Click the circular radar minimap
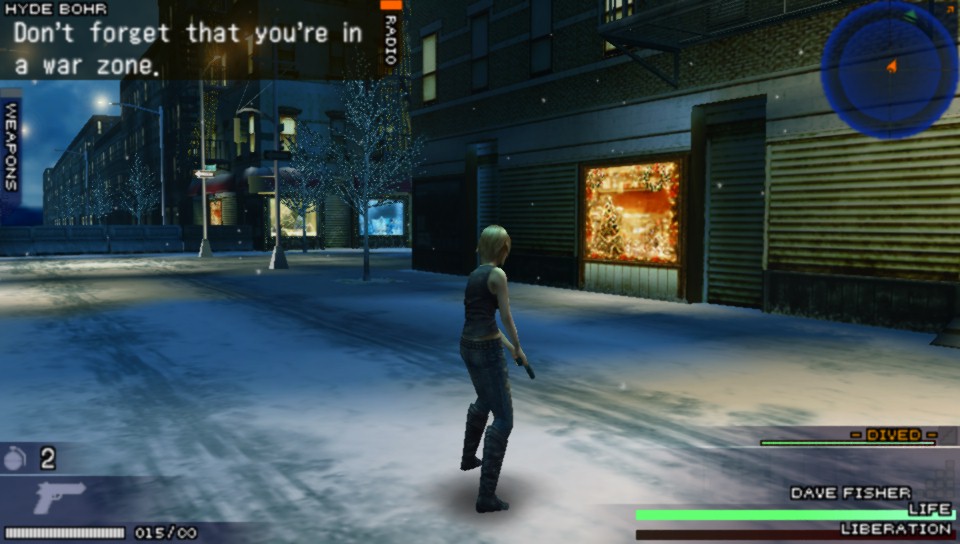The height and width of the screenshot is (544, 960). click(x=889, y=69)
